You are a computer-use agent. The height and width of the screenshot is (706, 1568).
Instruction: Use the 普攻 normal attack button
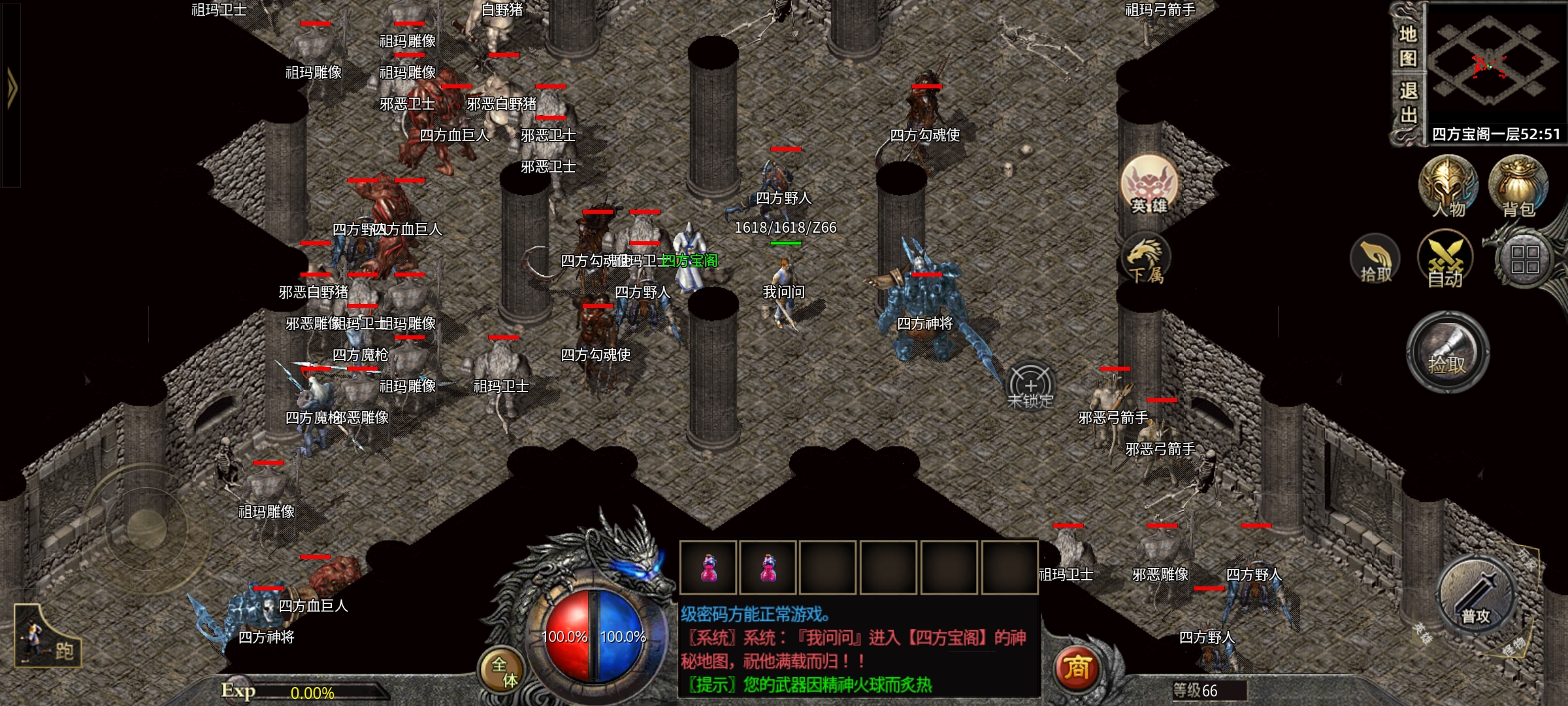1476,596
